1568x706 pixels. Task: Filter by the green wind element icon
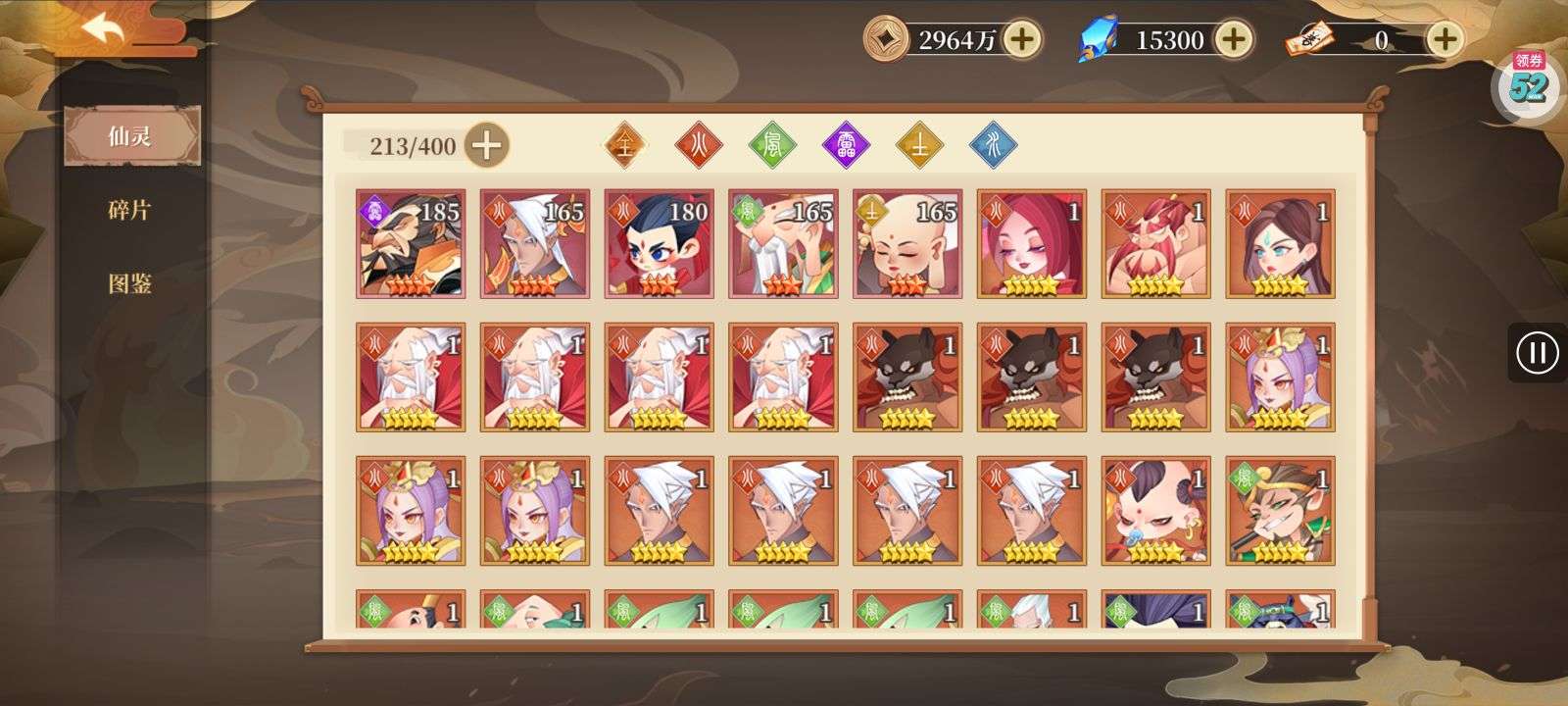tap(772, 143)
